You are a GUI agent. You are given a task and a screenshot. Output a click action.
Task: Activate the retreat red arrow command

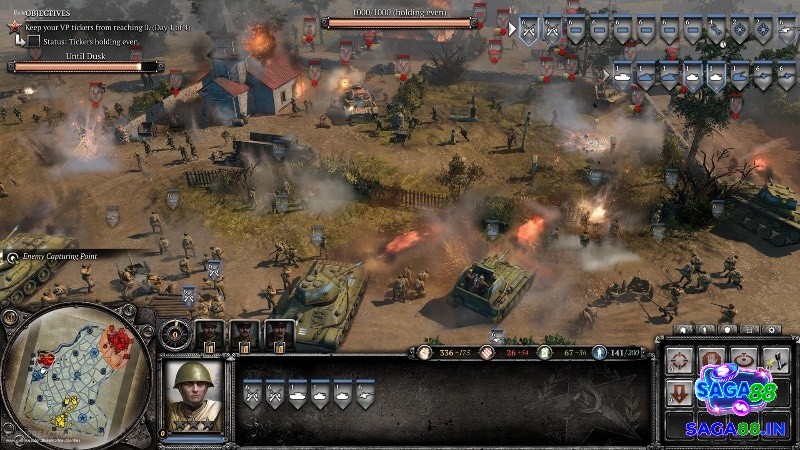tap(680, 393)
